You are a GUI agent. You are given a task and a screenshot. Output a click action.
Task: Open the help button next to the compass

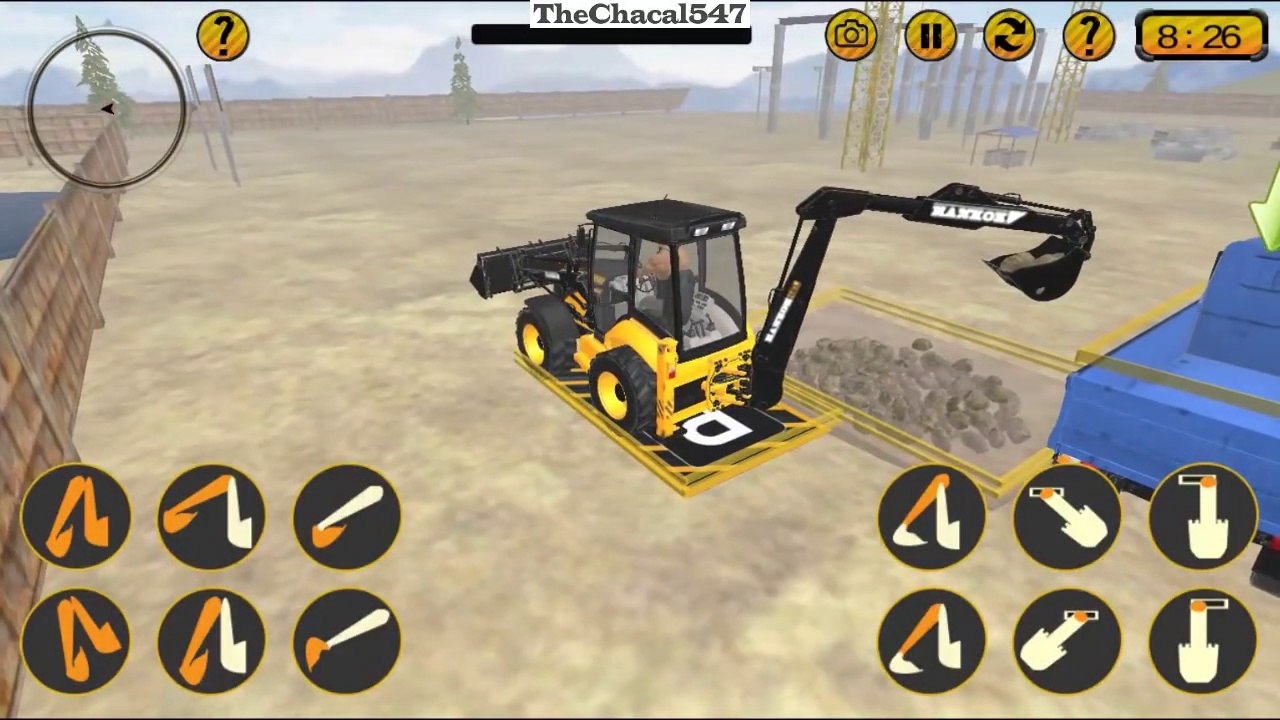pos(222,36)
